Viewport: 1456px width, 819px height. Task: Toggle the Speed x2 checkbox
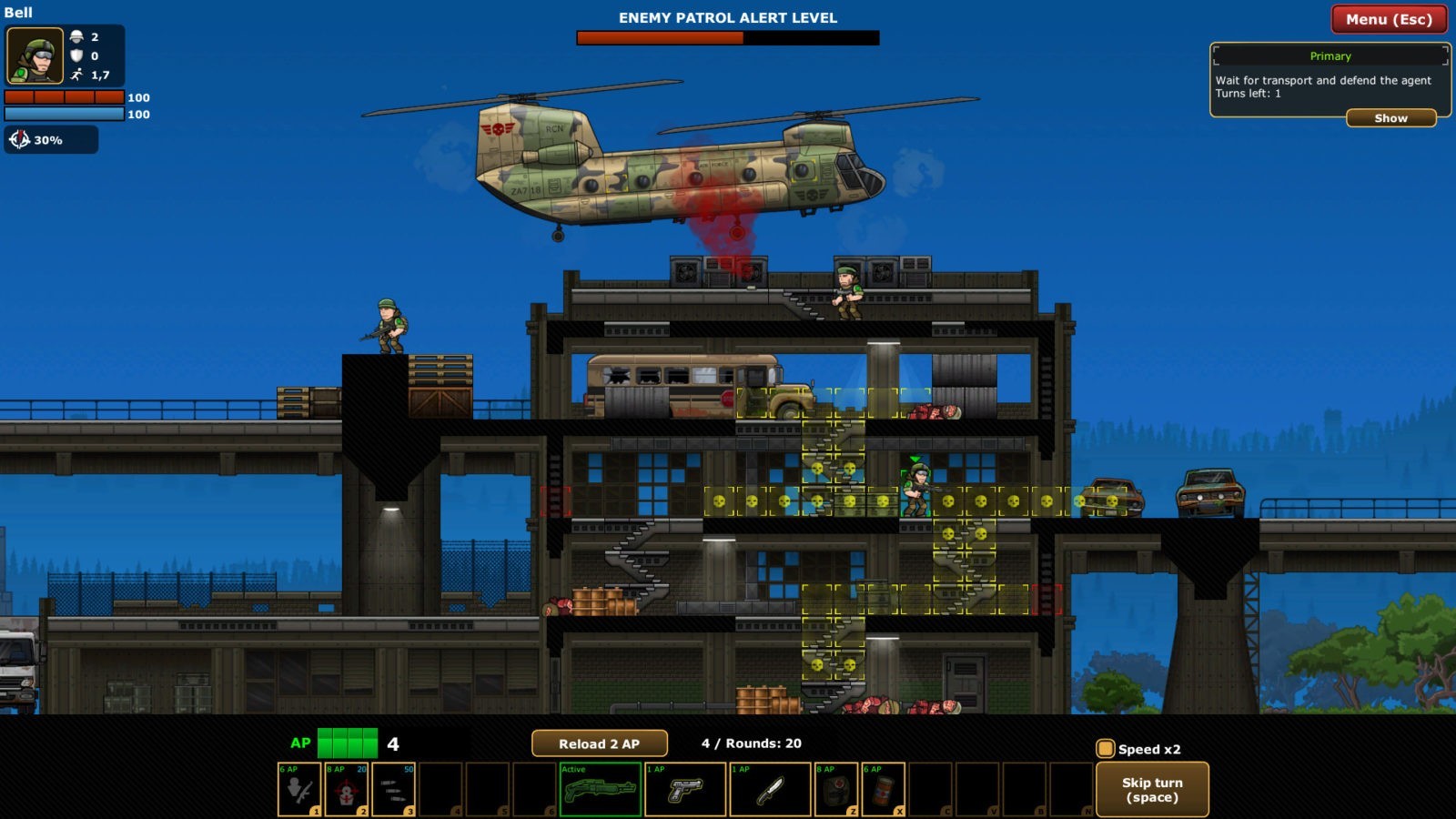click(1106, 749)
